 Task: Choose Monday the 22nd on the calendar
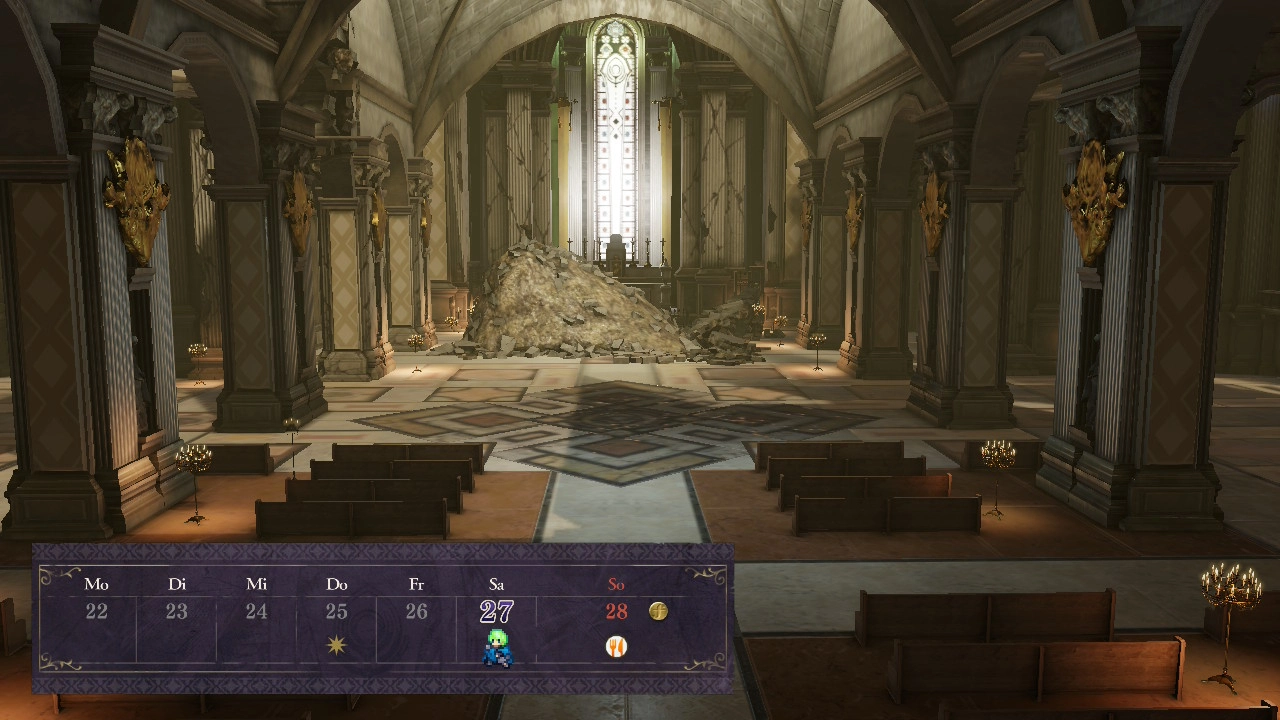pyautogui.click(x=96, y=611)
